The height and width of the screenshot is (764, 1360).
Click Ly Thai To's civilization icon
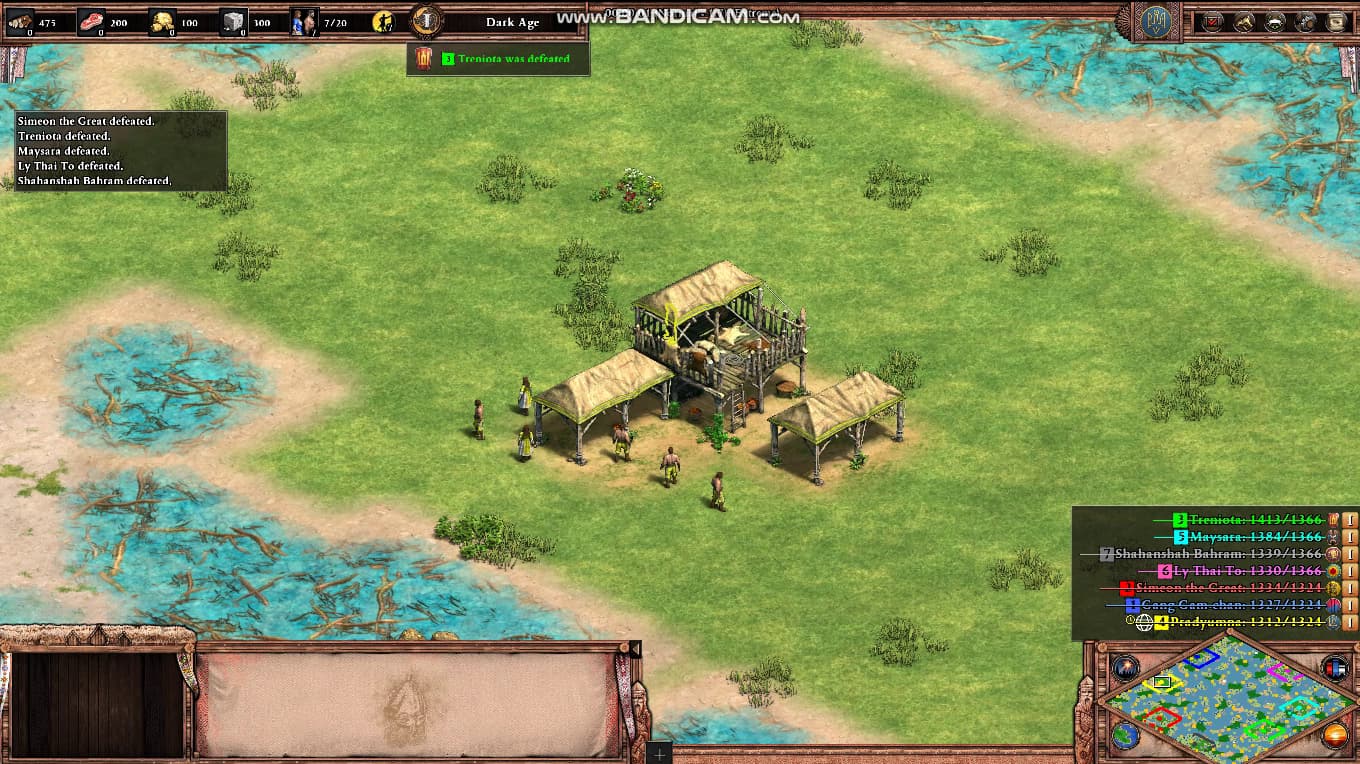[1333, 571]
